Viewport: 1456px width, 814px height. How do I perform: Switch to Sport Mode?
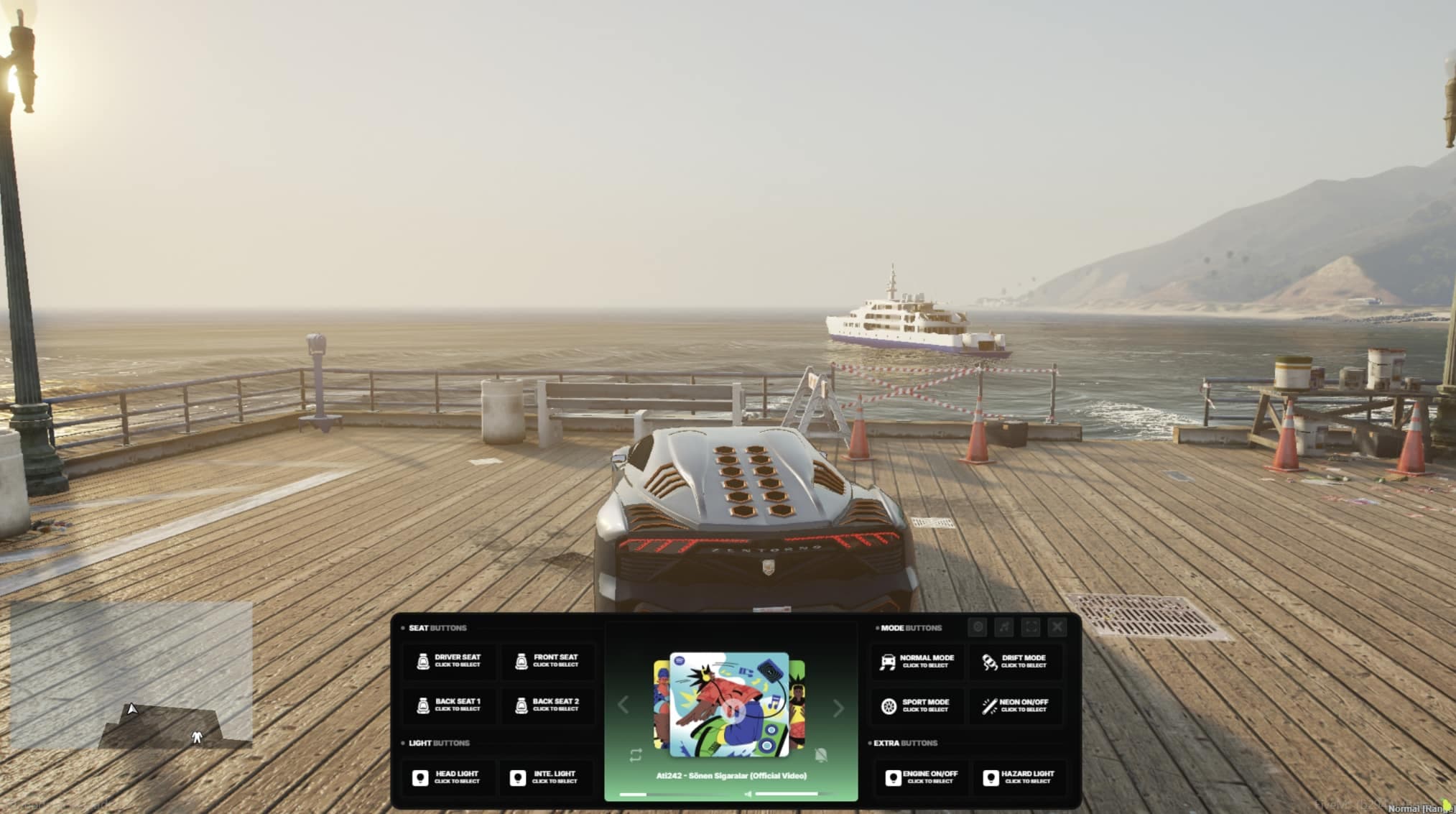click(x=891, y=706)
